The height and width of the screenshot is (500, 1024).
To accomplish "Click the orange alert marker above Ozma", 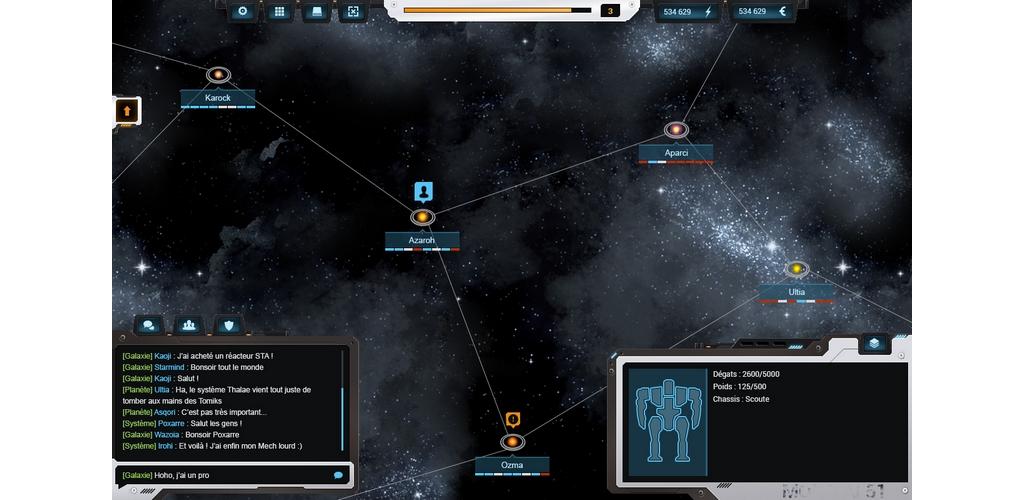I will tap(513, 420).
